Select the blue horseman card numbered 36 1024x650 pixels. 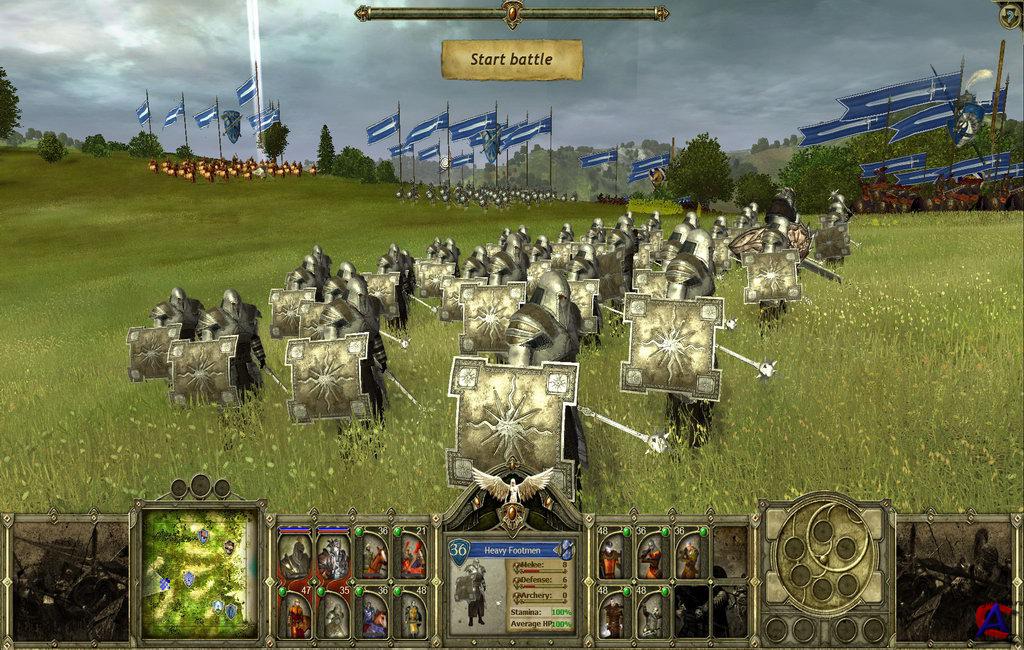(x=373, y=615)
